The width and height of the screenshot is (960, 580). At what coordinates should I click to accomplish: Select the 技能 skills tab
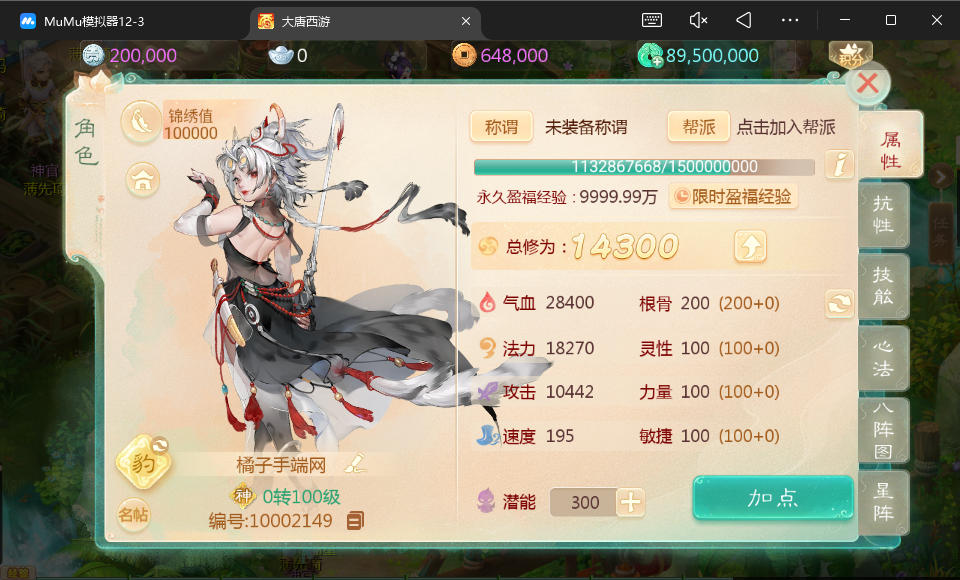tap(884, 285)
